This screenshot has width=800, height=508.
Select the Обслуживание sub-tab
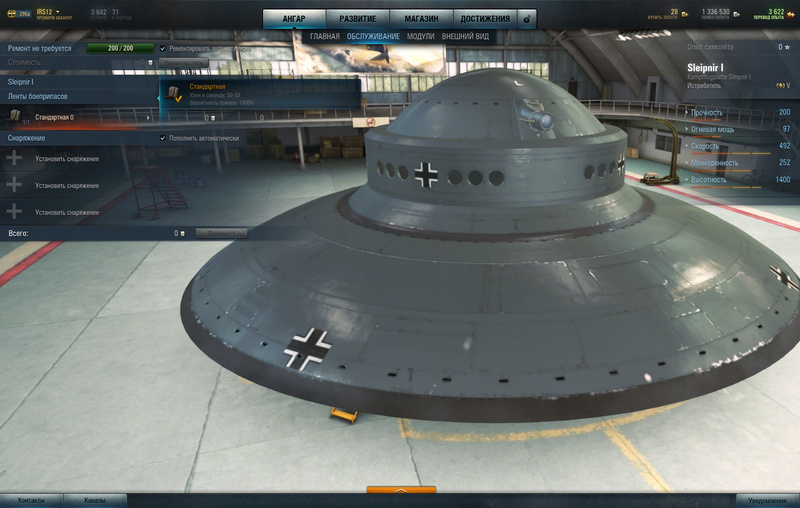click(373, 37)
